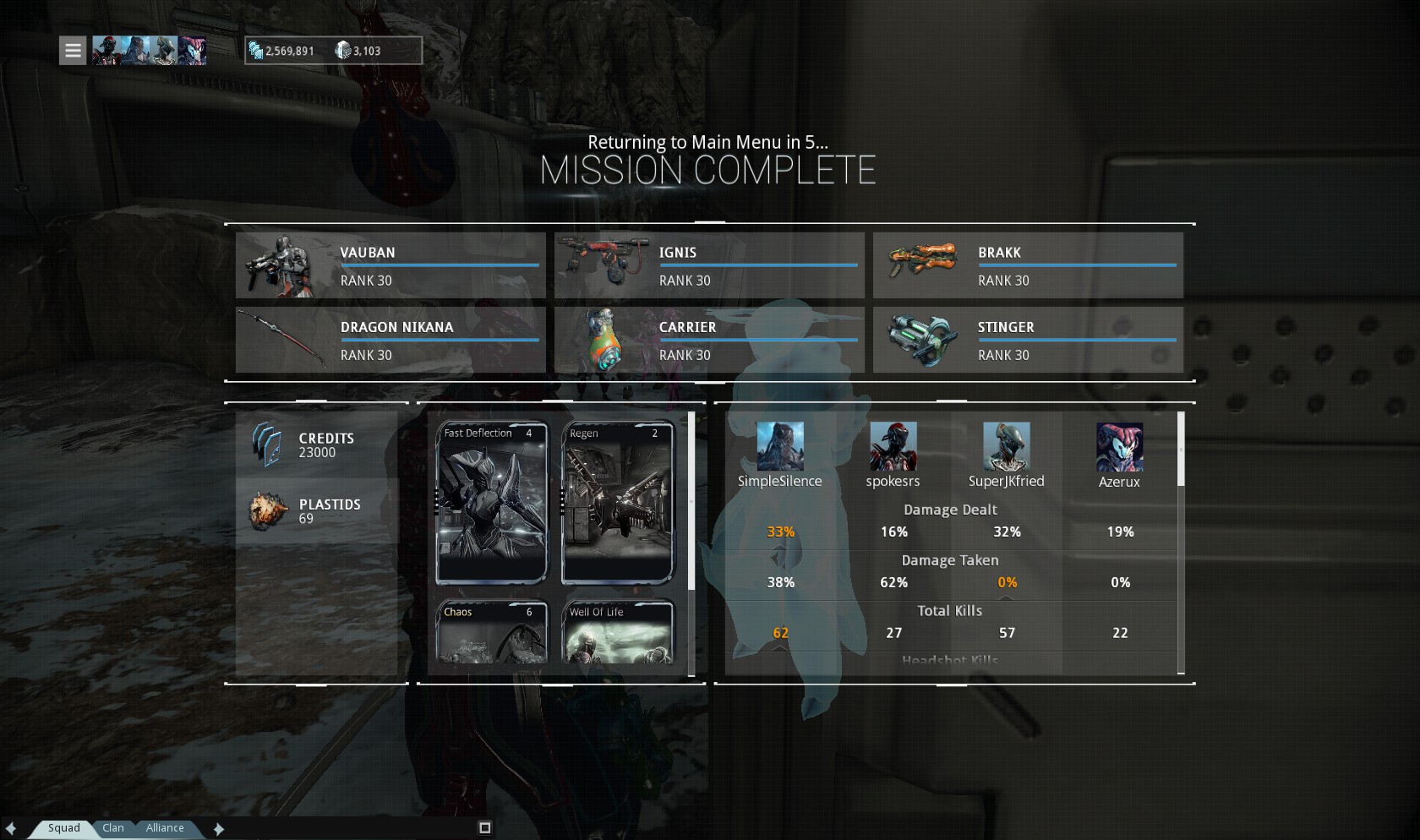Pick the Well Of Life mod card
Image resolution: width=1420 pixels, height=840 pixels.
pyautogui.click(x=617, y=632)
